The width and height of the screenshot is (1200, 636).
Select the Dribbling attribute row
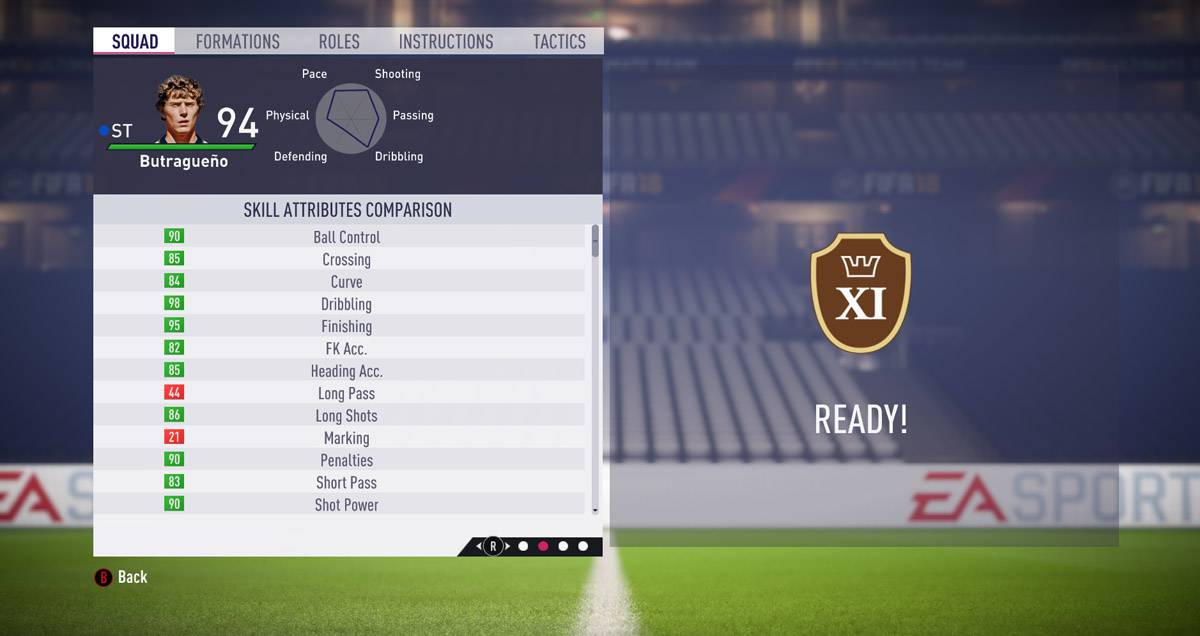point(346,304)
